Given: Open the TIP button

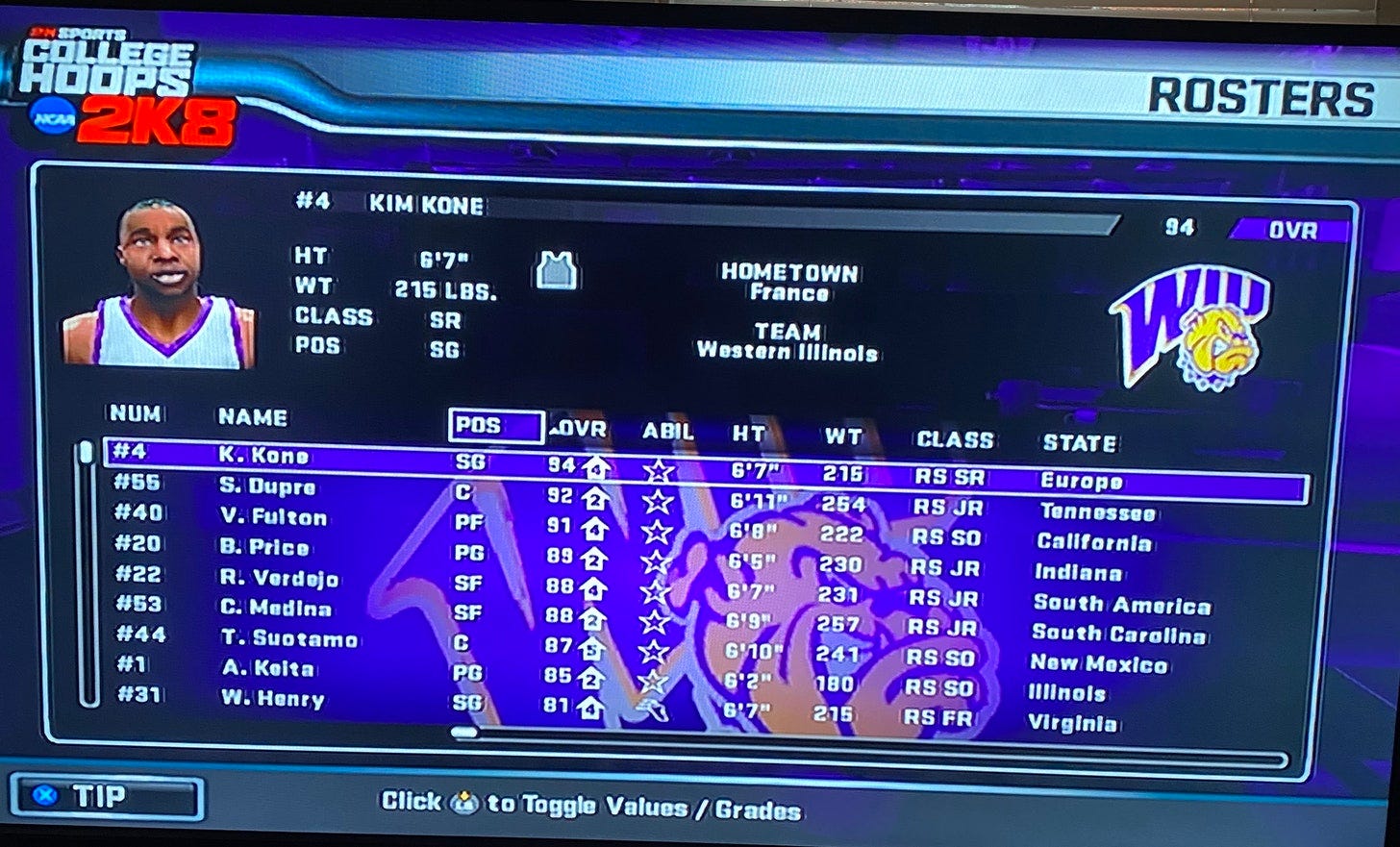Looking at the screenshot, I should click(x=106, y=797).
